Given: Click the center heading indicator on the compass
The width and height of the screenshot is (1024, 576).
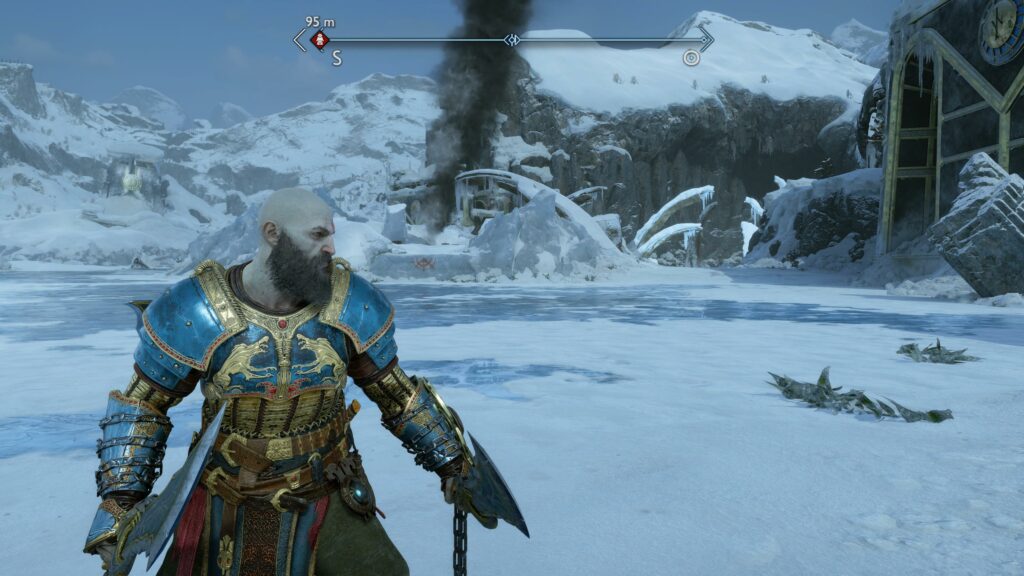Looking at the screenshot, I should [512, 40].
